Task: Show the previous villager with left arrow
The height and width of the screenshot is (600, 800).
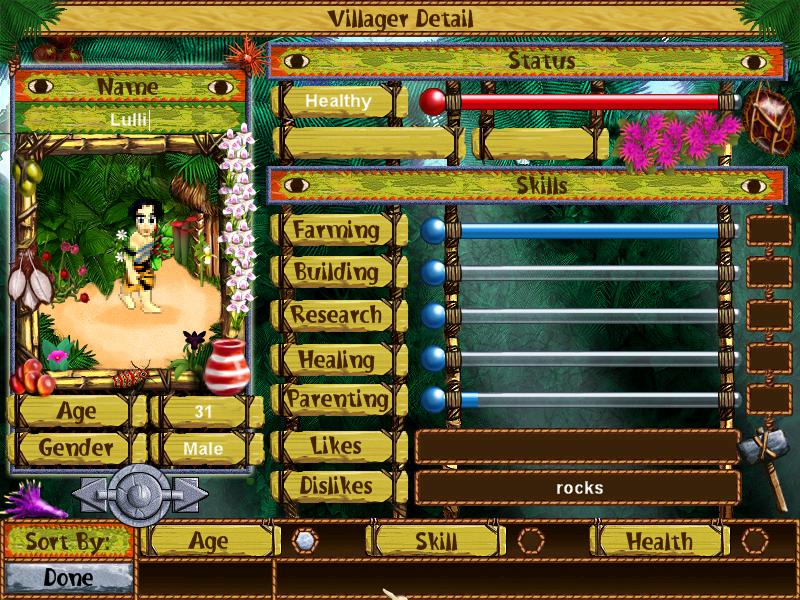Action: 91,494
